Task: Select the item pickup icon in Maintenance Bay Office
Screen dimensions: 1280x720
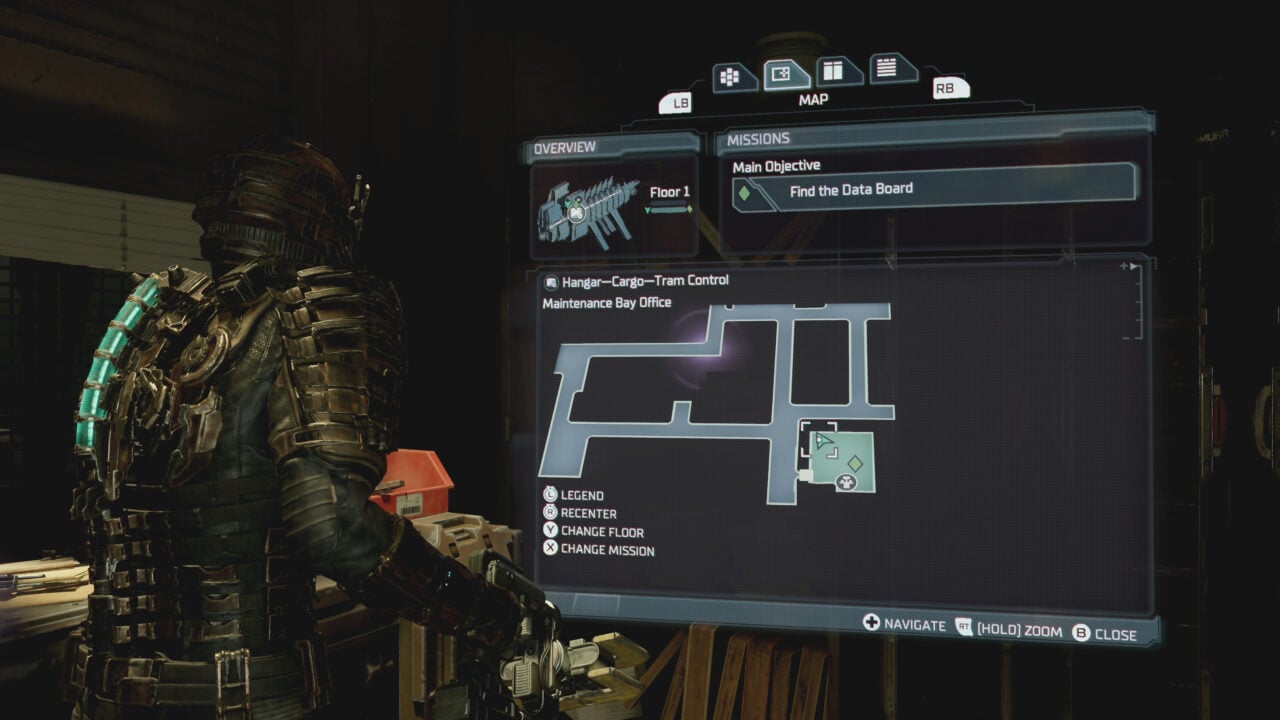Action: (x=846, y=483)
